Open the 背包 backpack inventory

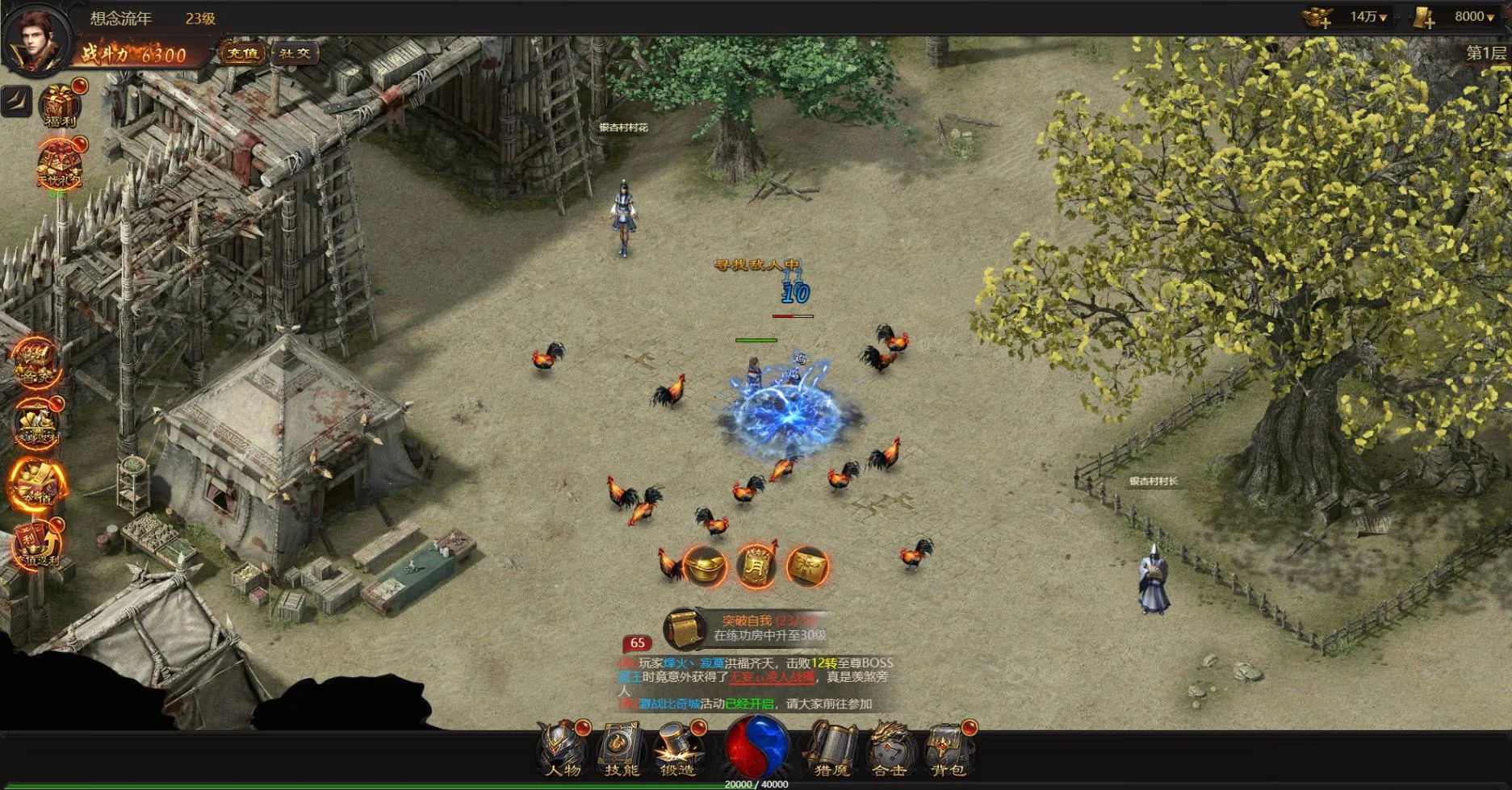tap(949, 748)
